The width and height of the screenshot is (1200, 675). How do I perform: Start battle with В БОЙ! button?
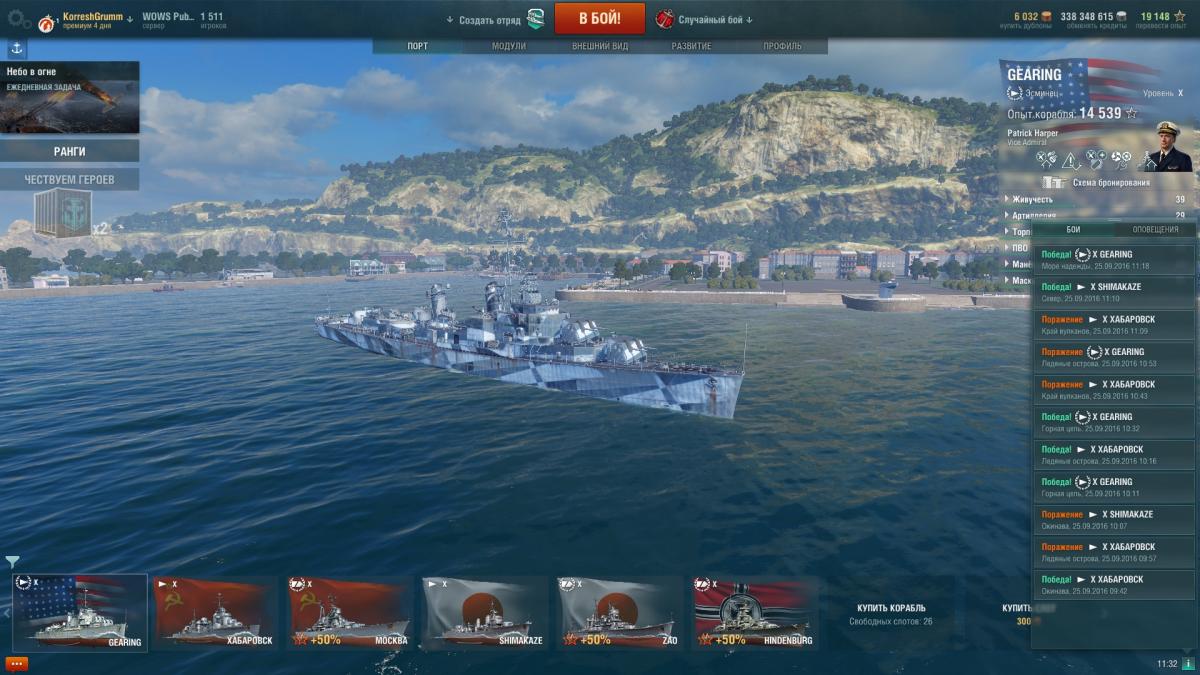click(599, 18)
